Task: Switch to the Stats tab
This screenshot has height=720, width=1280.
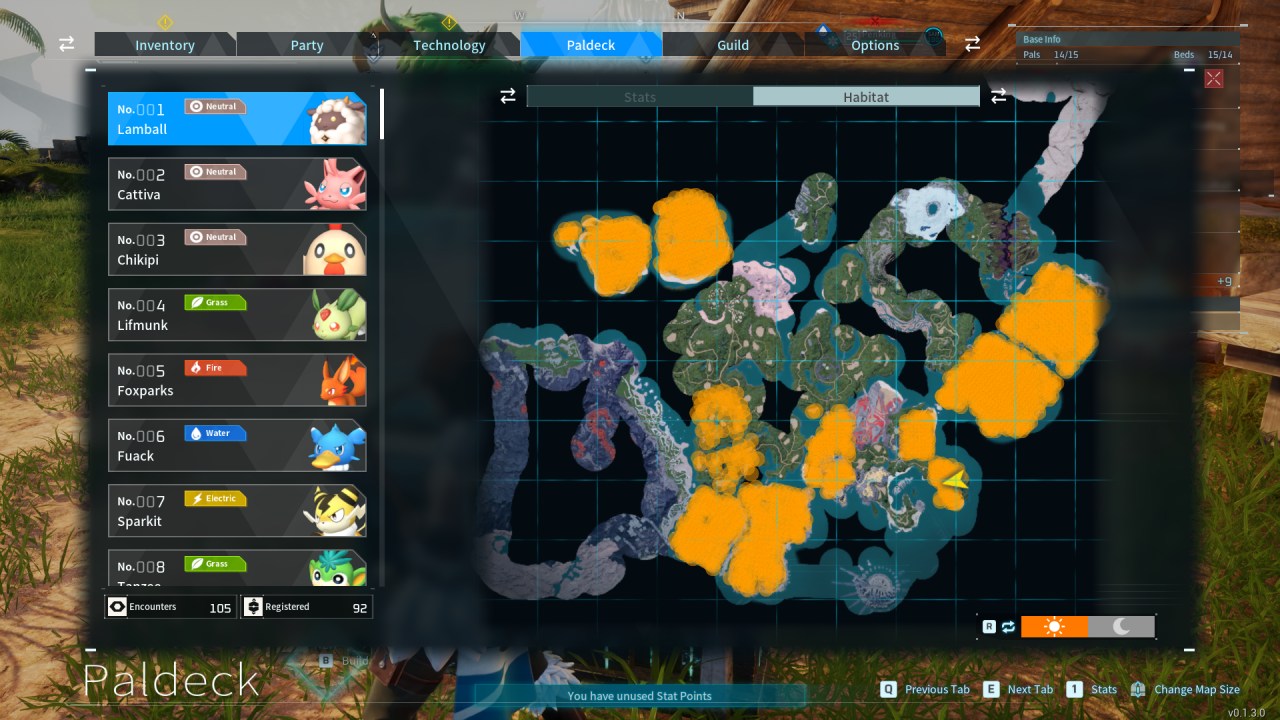Action: pyautogui.click(x=640, y=96)
